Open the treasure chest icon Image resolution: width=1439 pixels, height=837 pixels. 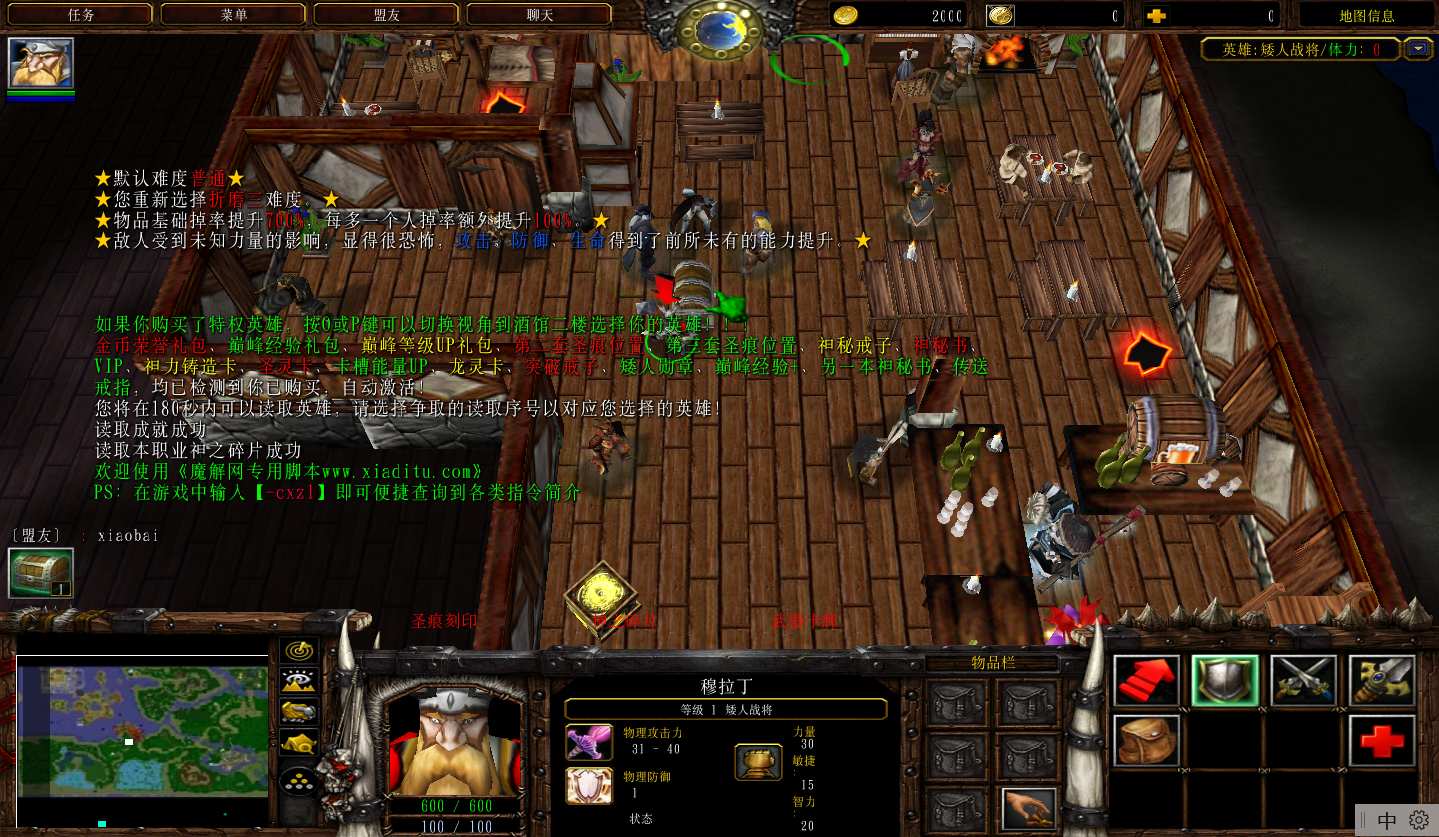point(41,573)
